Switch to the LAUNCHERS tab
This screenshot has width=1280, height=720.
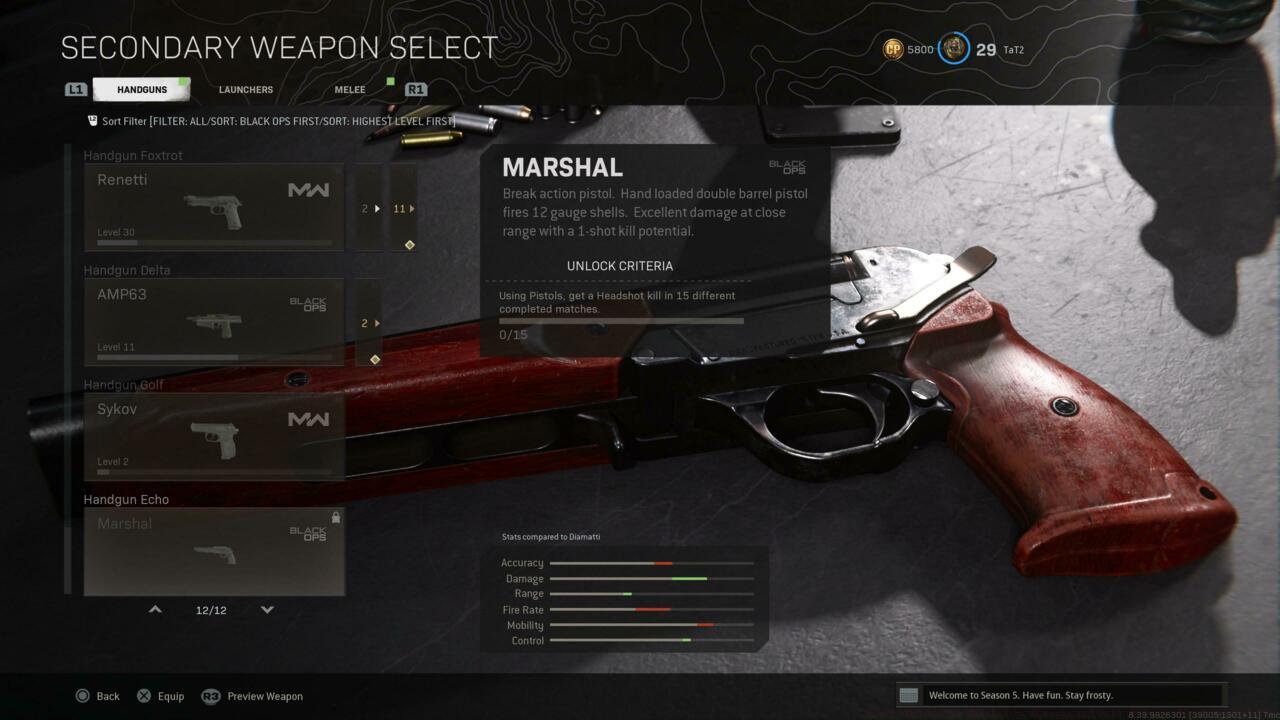coord(245,89)
